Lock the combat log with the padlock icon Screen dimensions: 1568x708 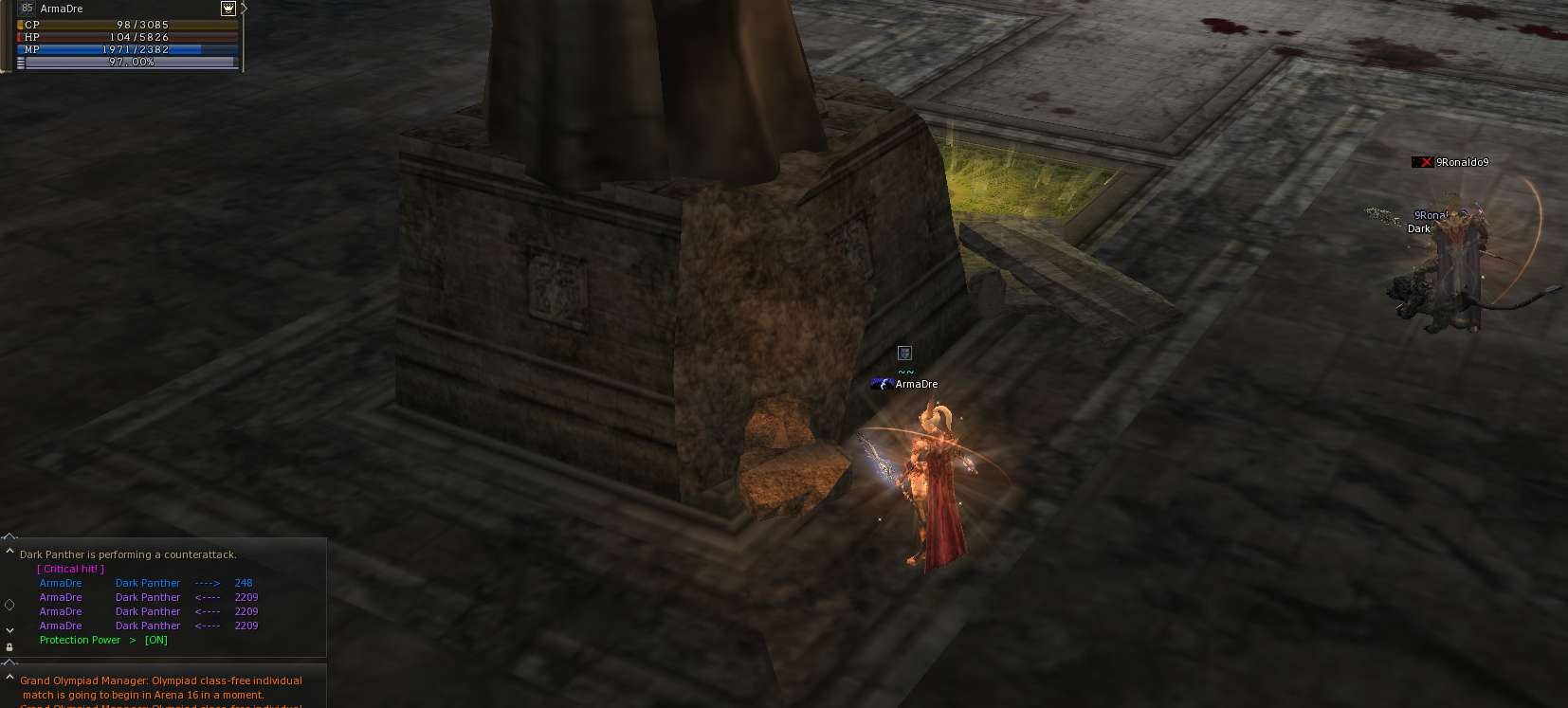9,647
